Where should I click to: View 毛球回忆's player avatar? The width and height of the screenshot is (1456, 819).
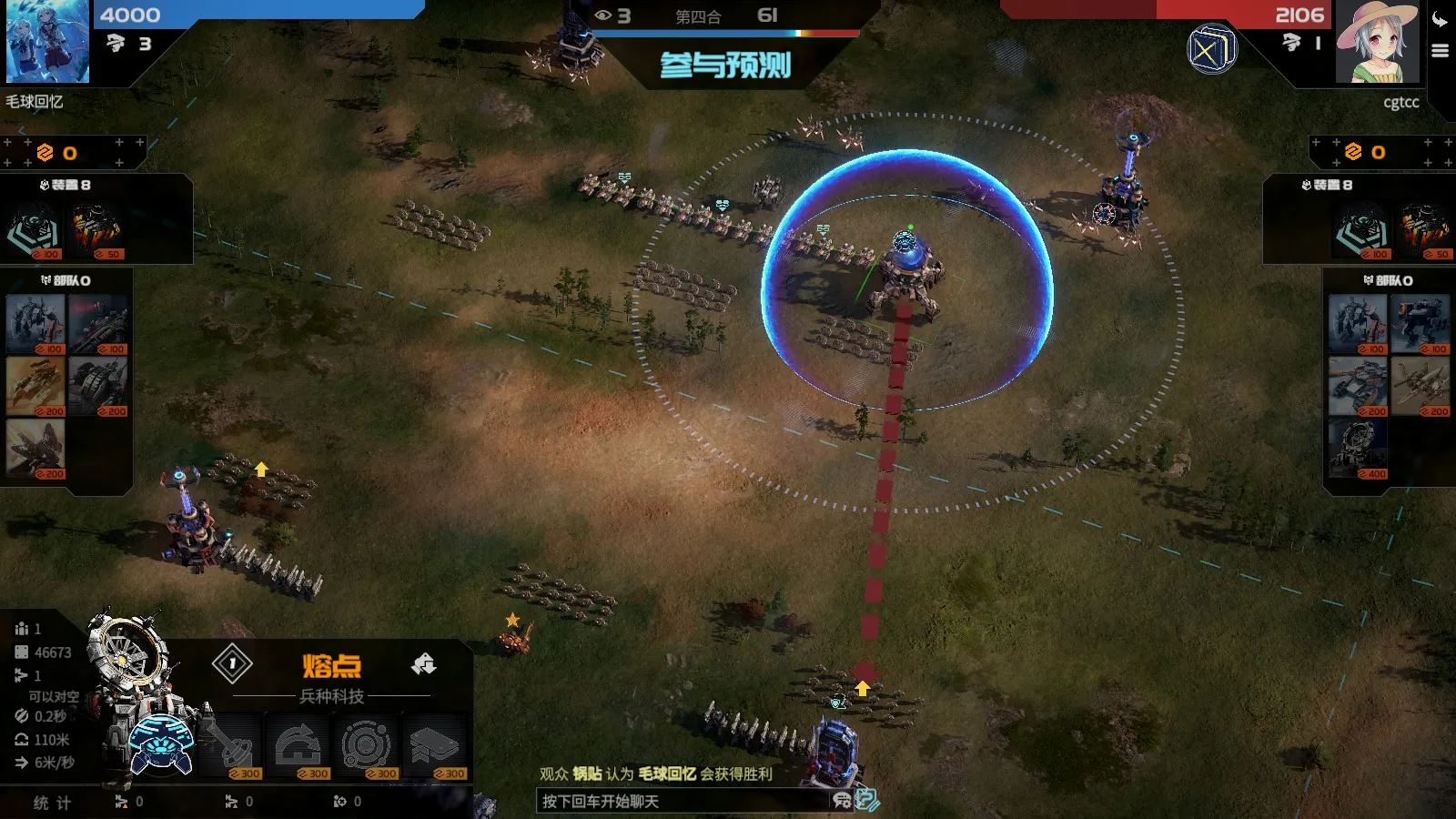click(47, 42)
